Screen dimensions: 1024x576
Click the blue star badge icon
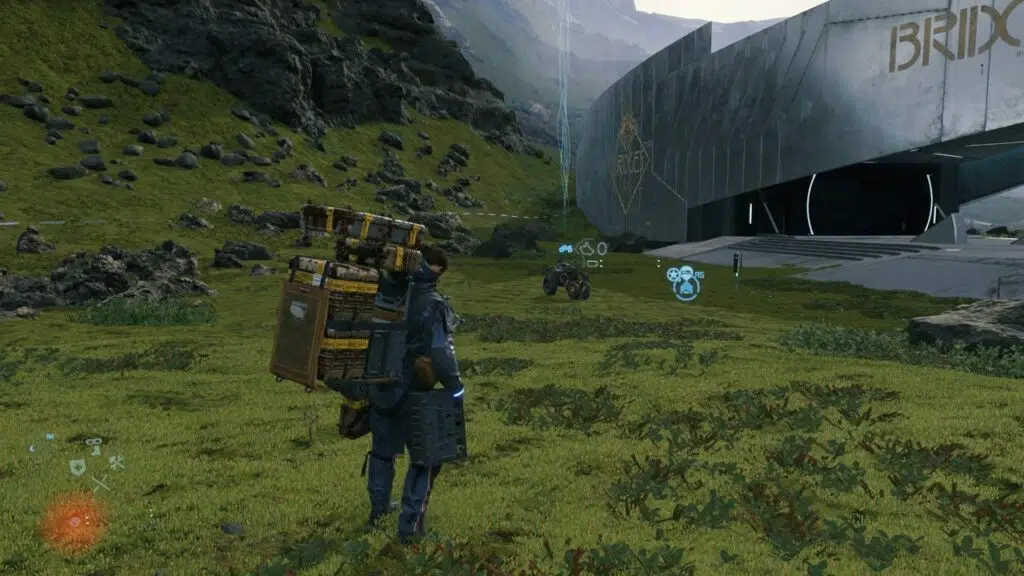pyautogui.click(x=673, y=275)
